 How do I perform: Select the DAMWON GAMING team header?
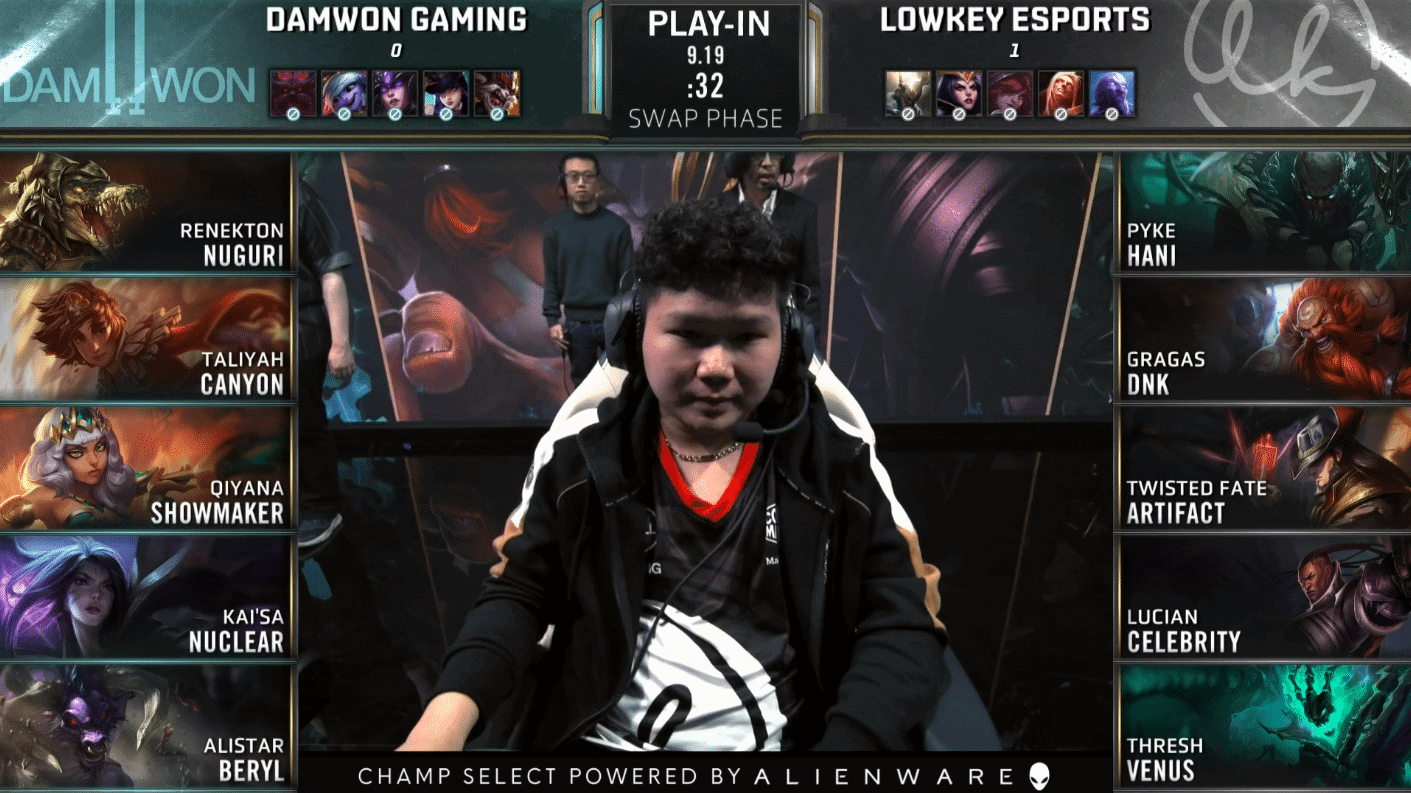[x=395, y=20]
